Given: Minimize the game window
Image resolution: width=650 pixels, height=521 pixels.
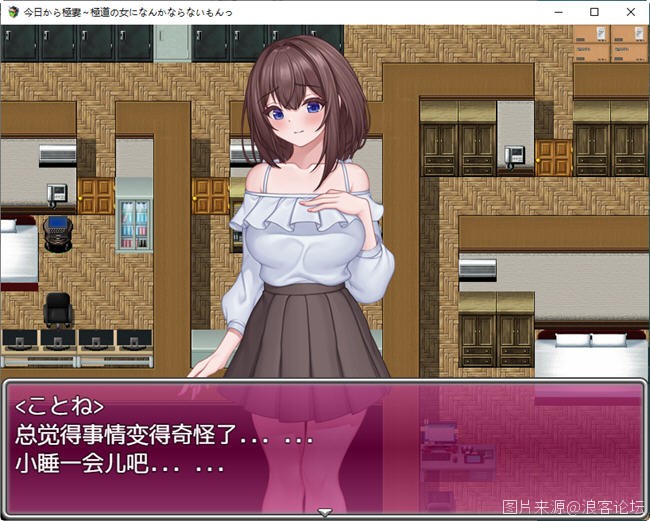Looking at the screenshot, I should (558, 12).
